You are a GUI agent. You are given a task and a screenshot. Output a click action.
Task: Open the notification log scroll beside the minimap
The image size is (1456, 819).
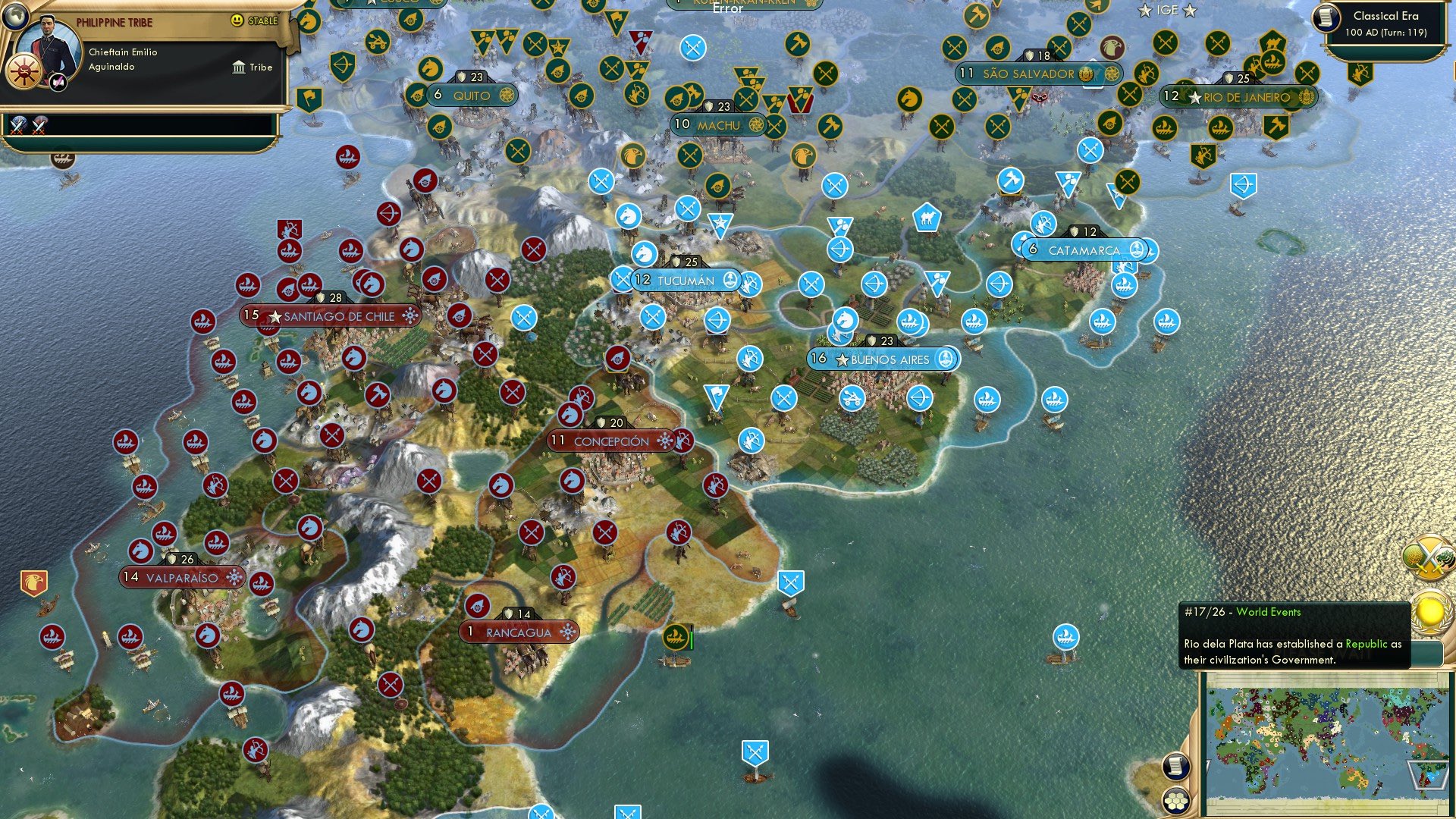pyautogui.click(x=1176, y=766)
